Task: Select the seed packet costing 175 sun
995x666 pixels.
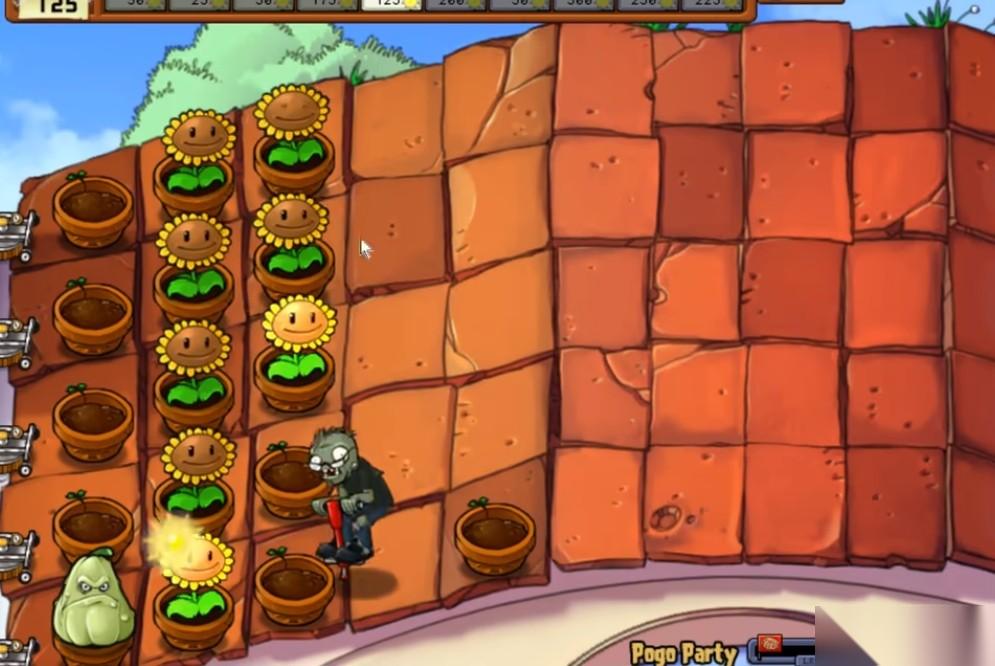Action: point(326,4)
